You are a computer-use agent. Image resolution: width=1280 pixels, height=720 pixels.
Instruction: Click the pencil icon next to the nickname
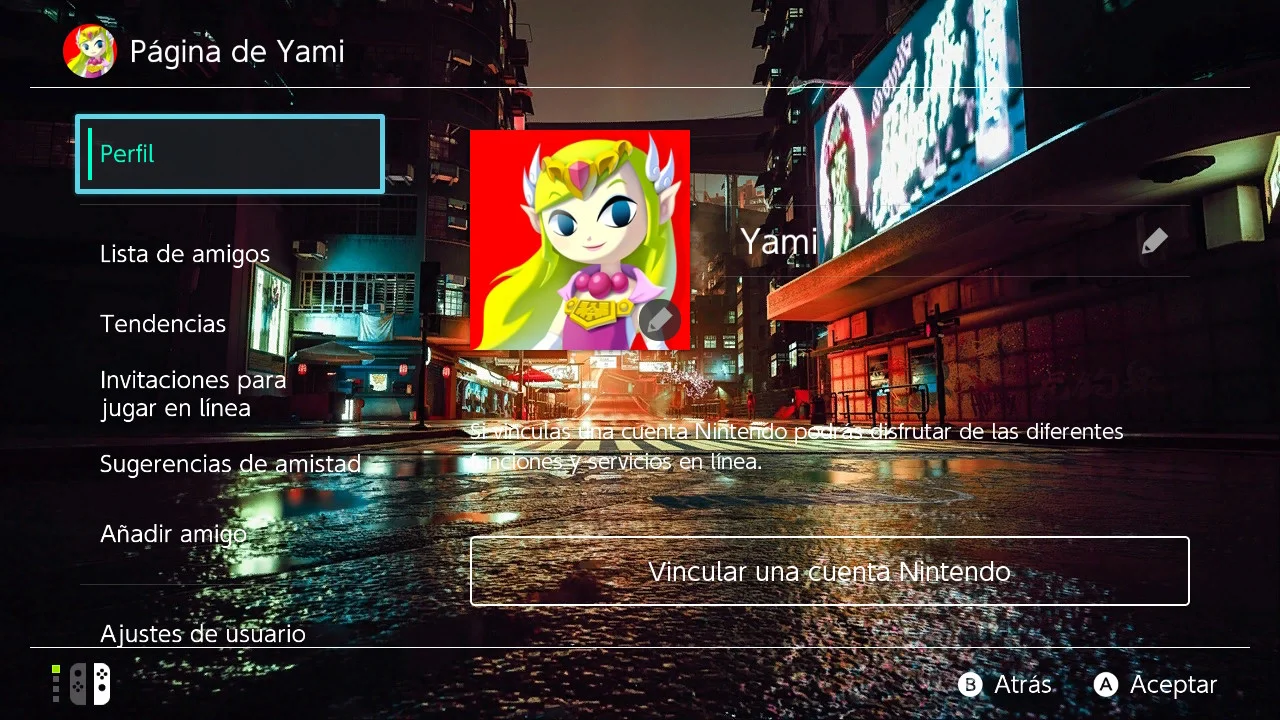coord(1154,240)
